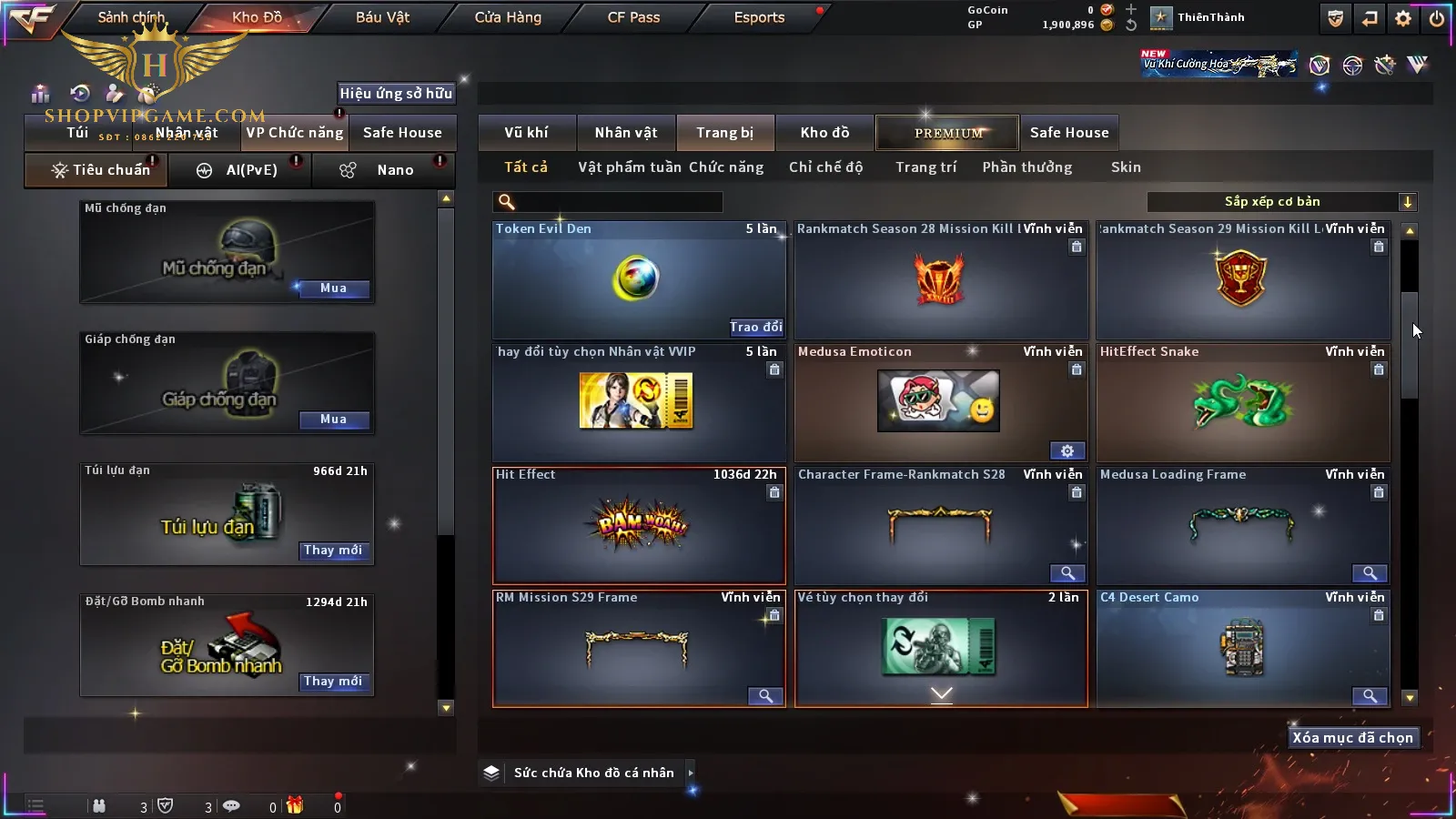
Task: Buy the Mũ chống đạn helmet
Action: (333, 288)
